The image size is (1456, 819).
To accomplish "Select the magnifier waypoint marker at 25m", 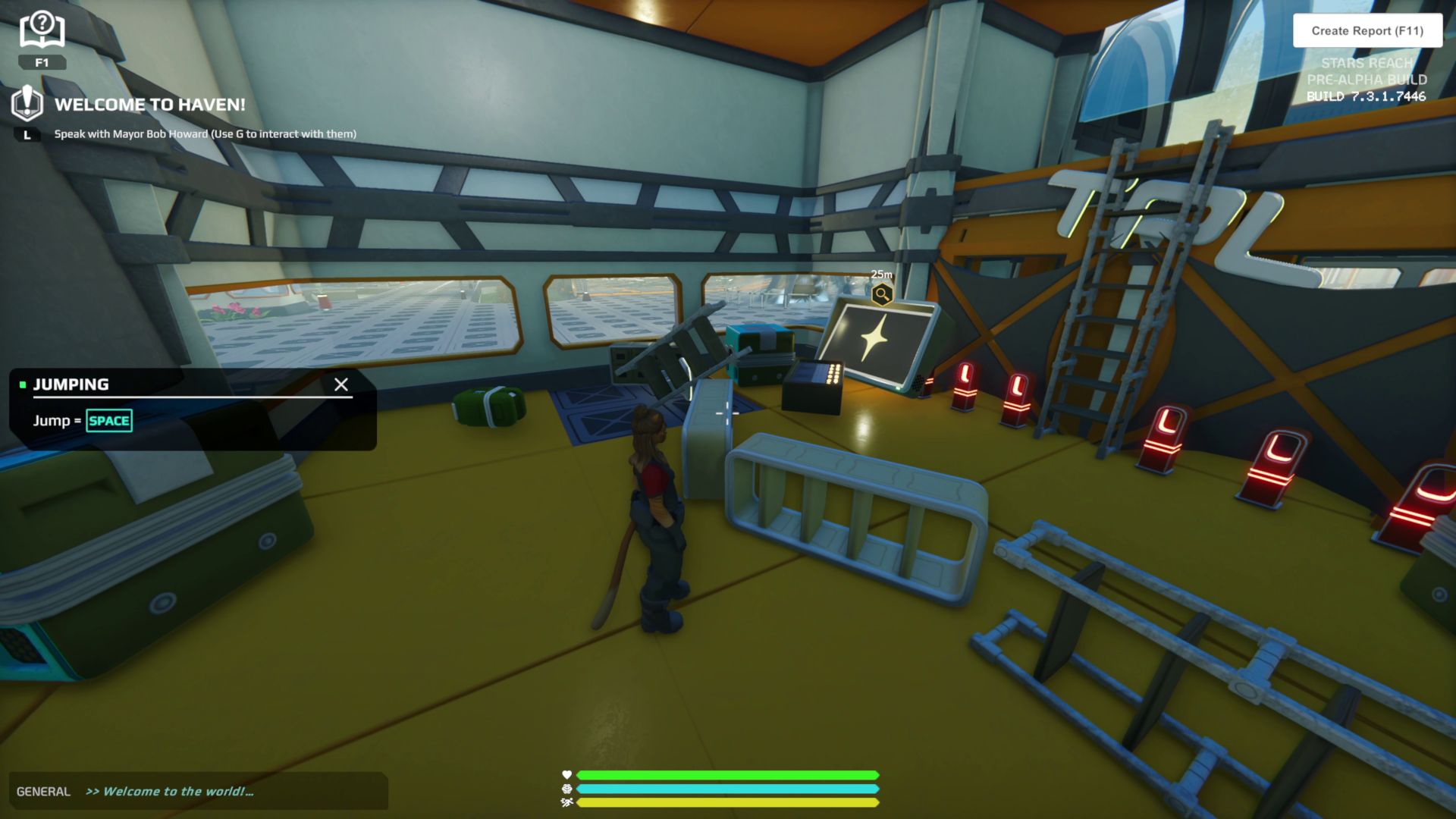I will [881, 294].
